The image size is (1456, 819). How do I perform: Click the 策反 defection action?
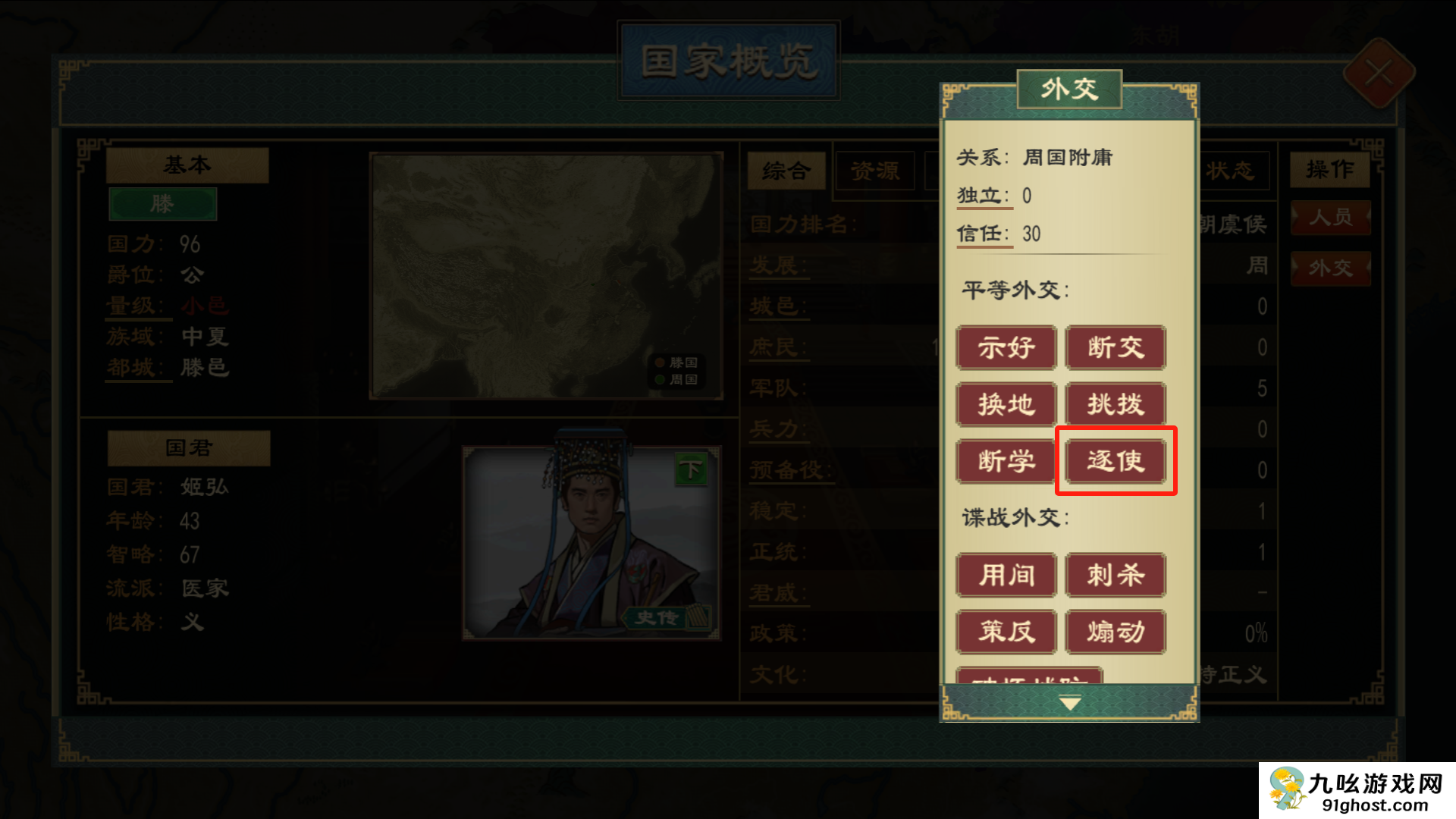[1006, 632]
